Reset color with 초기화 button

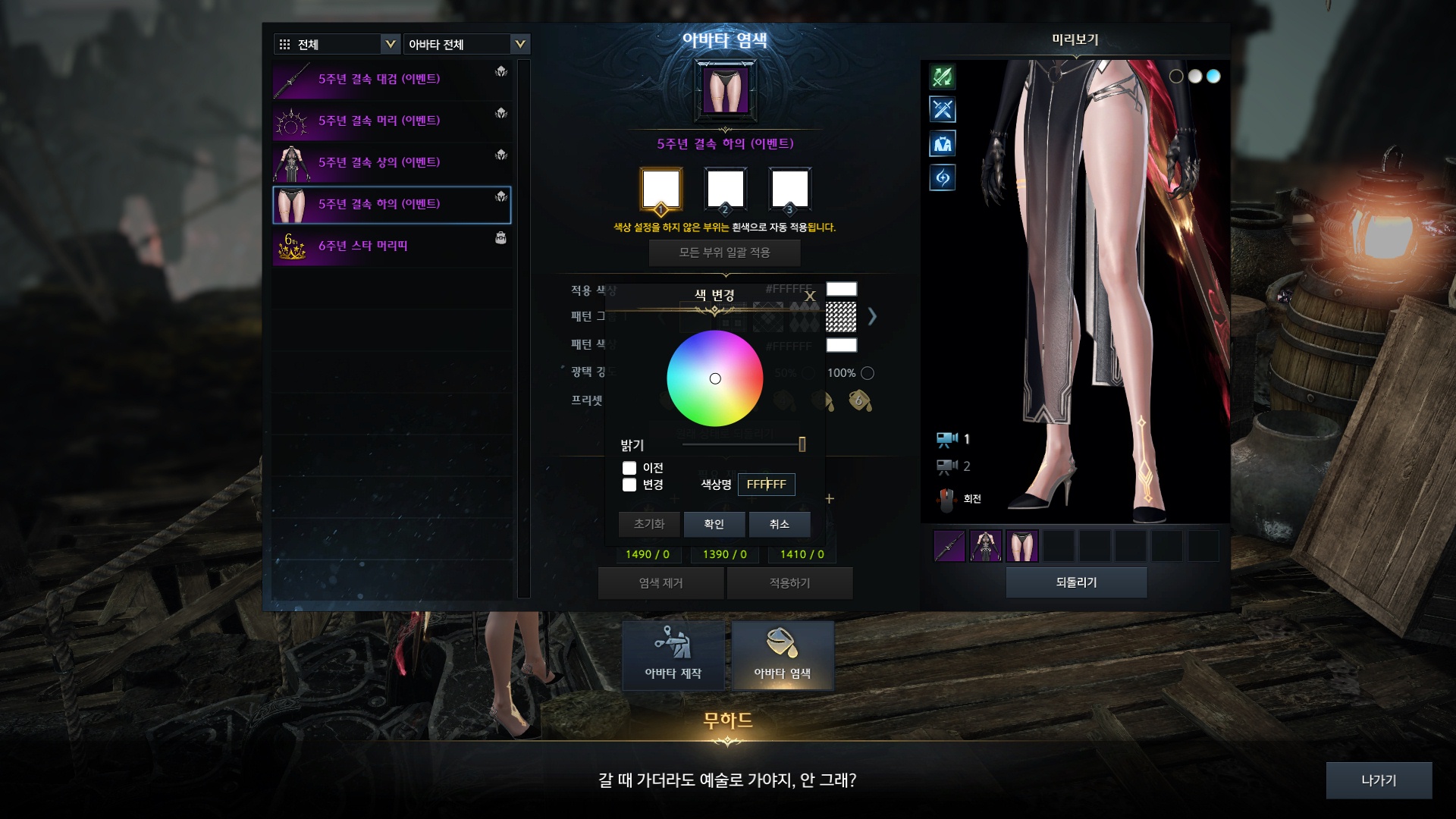649,524
